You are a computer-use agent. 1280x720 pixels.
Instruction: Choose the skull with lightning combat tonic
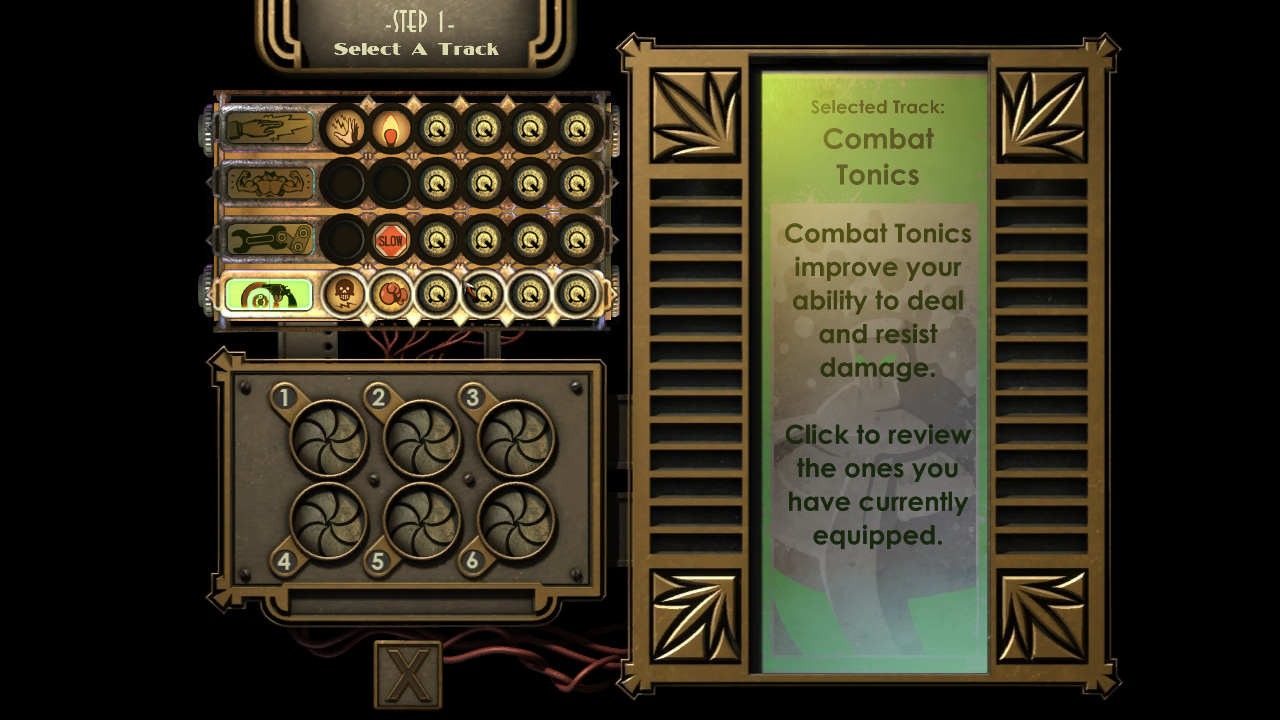[x=344, y=295]
